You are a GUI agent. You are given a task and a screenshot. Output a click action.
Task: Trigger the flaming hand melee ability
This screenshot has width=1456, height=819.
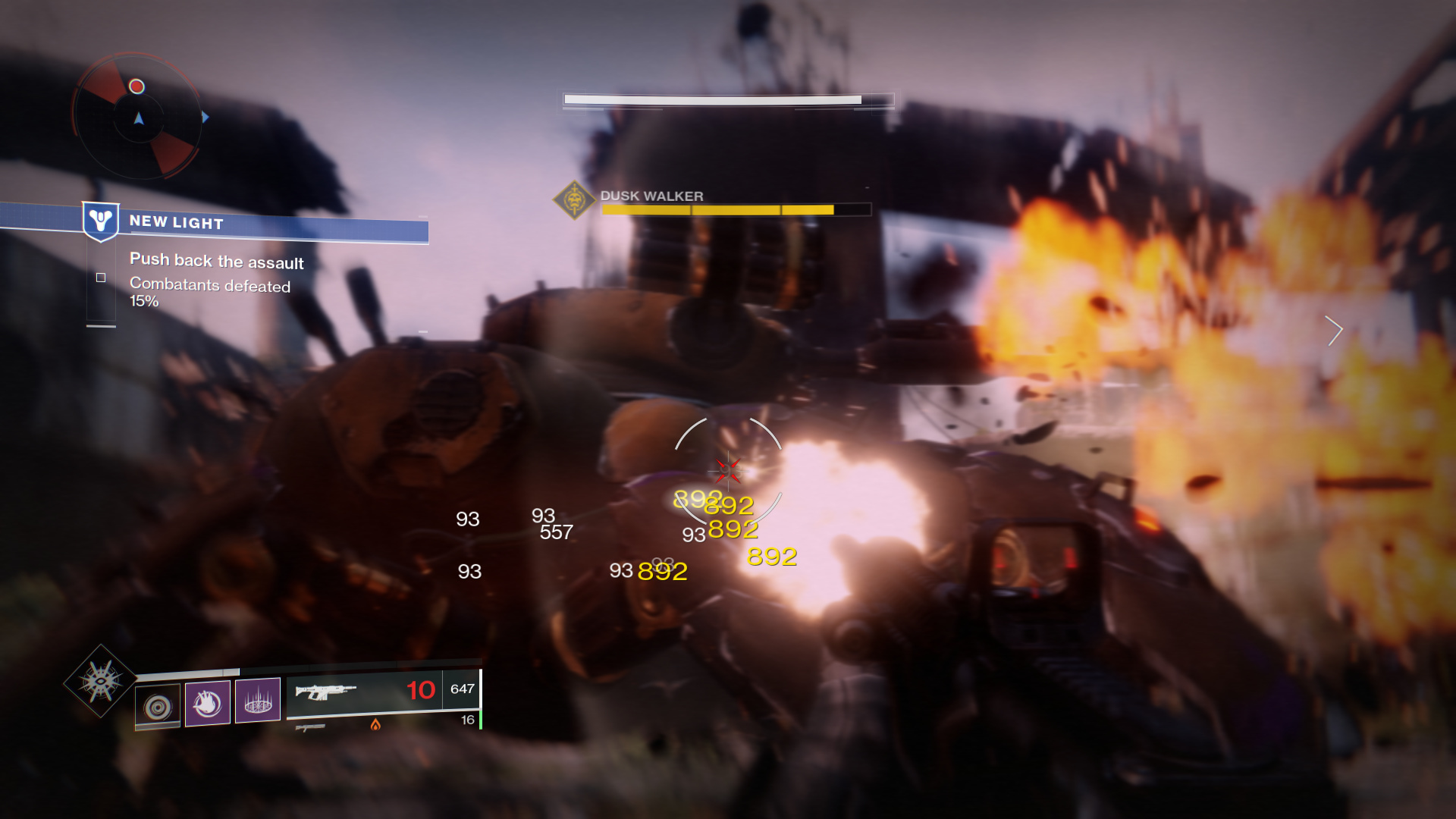tap(208, 703)
